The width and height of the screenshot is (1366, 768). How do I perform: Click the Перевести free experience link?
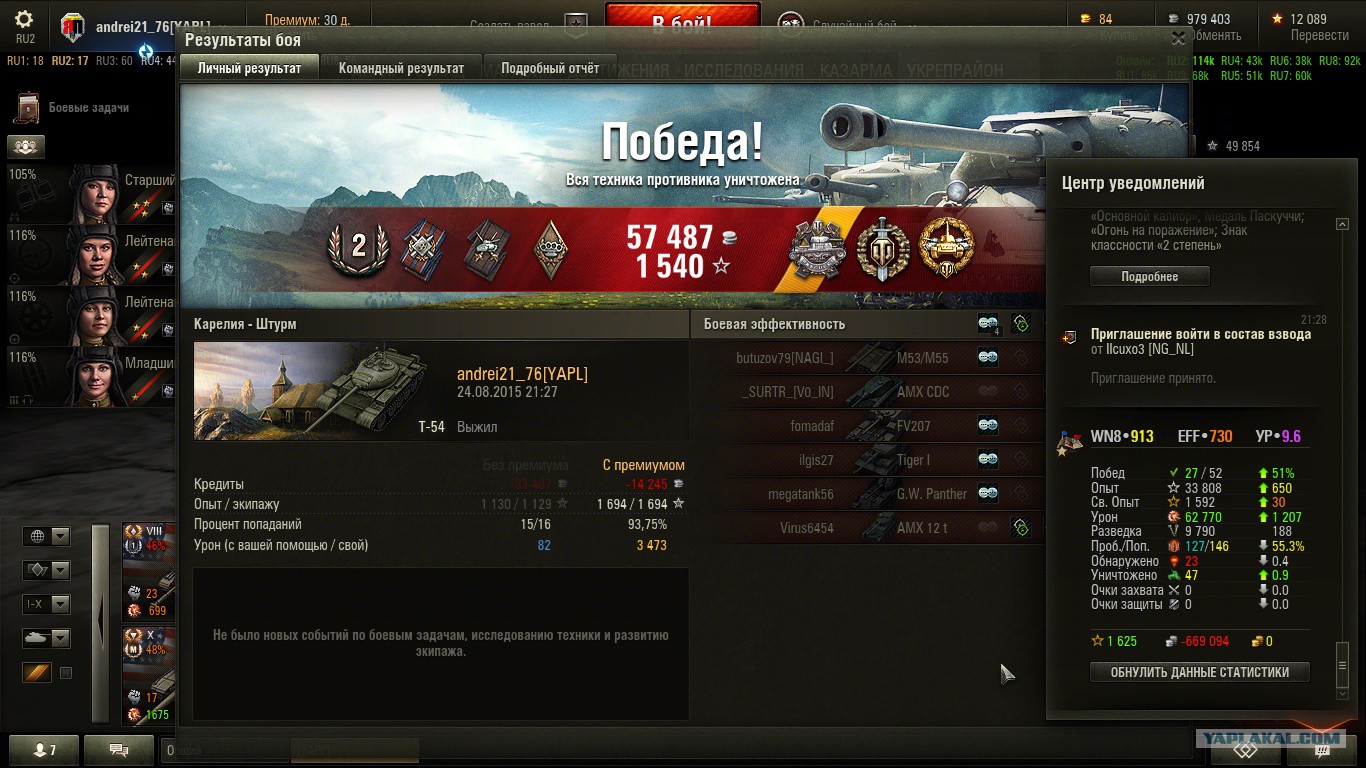tap(1320, 35)
